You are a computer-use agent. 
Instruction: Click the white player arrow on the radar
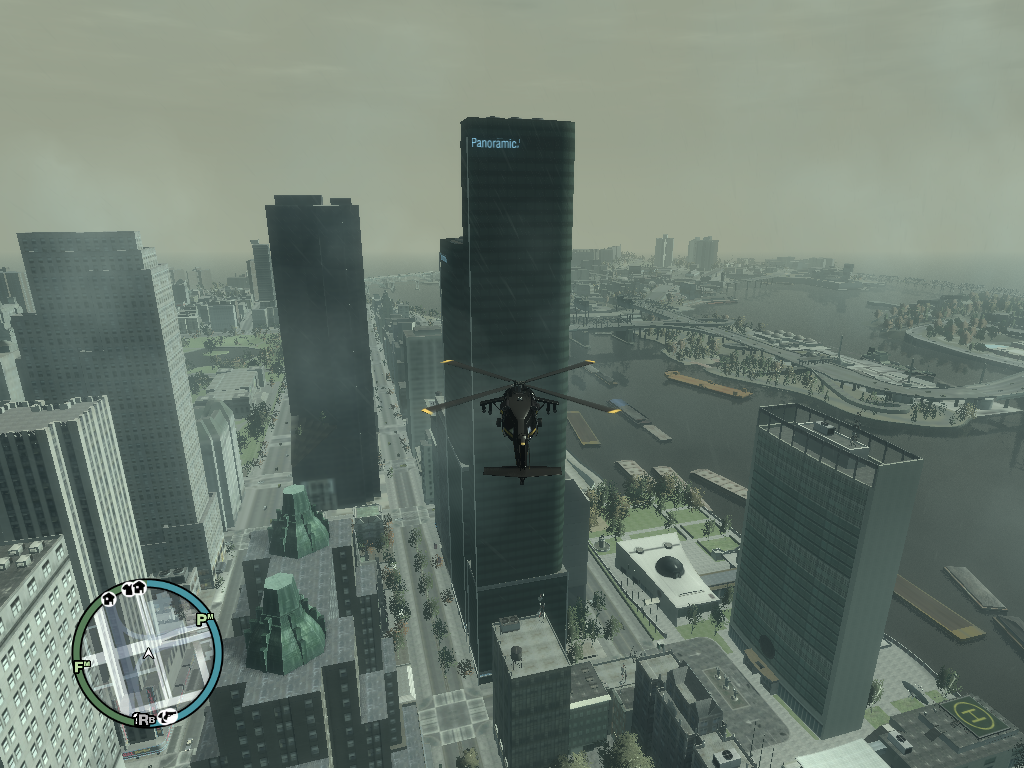[x=148, y=653]
